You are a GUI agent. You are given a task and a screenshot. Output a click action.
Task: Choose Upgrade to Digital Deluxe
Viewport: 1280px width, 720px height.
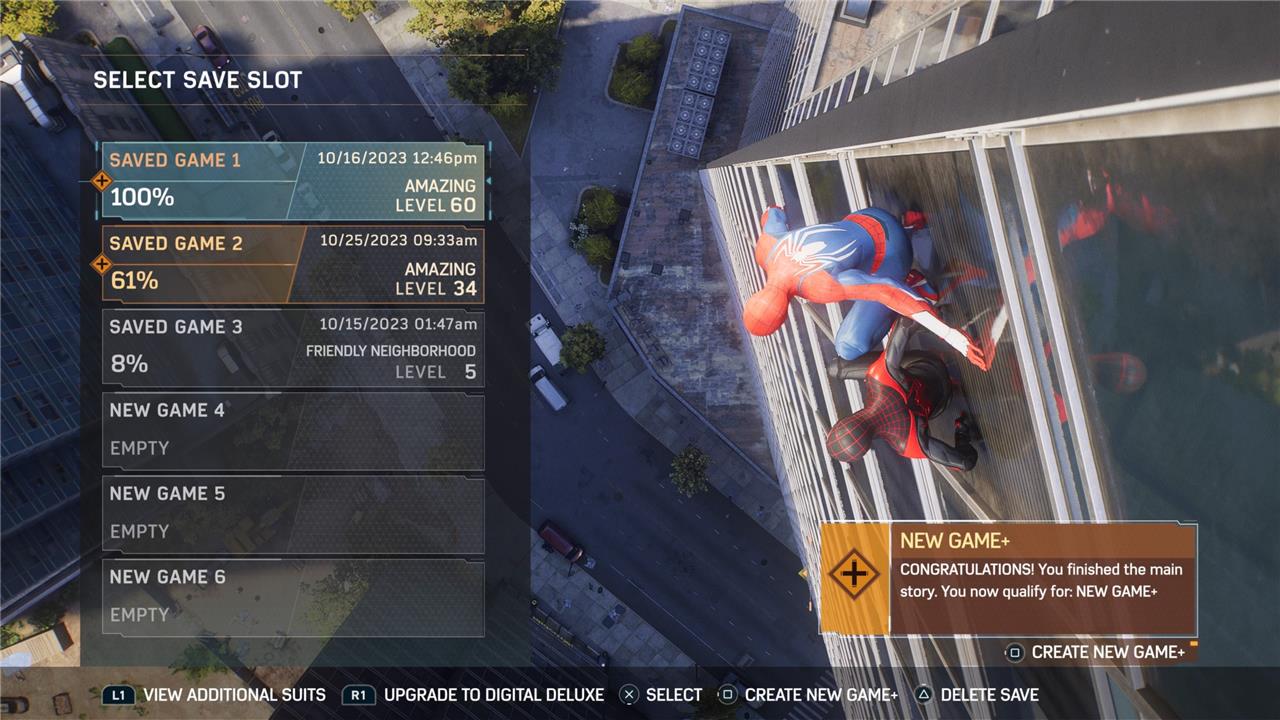coord(474,695)
